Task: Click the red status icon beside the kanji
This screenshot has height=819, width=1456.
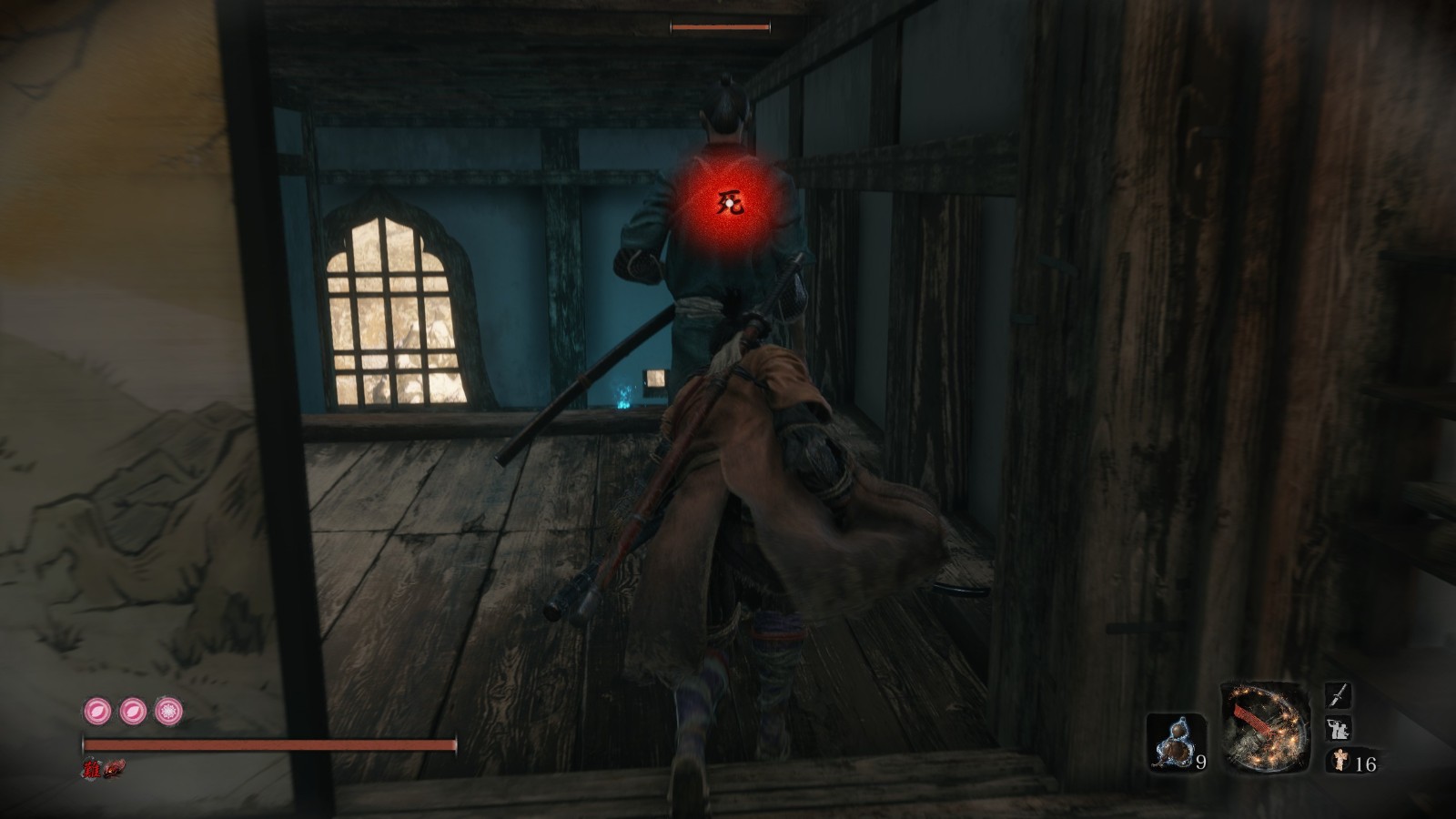Action: point(112,769)
